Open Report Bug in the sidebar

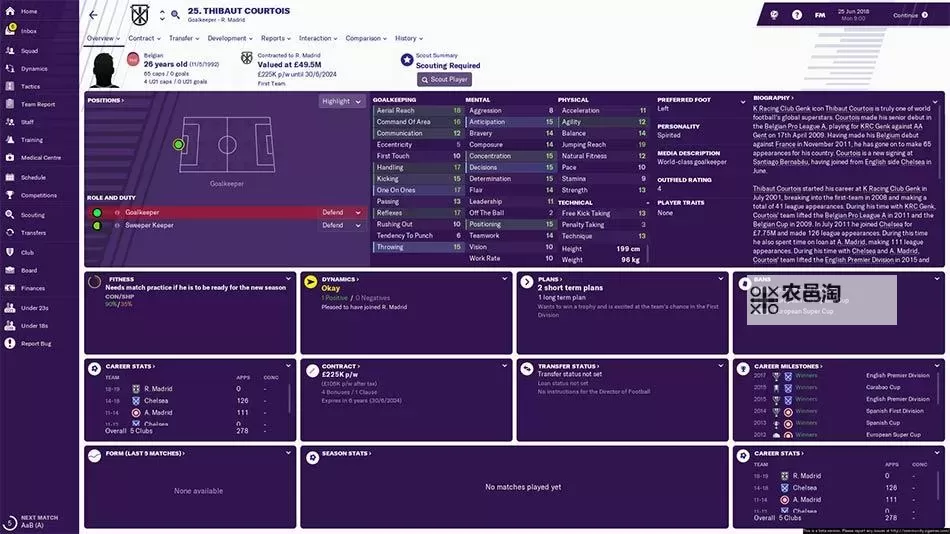click(36, 343)
